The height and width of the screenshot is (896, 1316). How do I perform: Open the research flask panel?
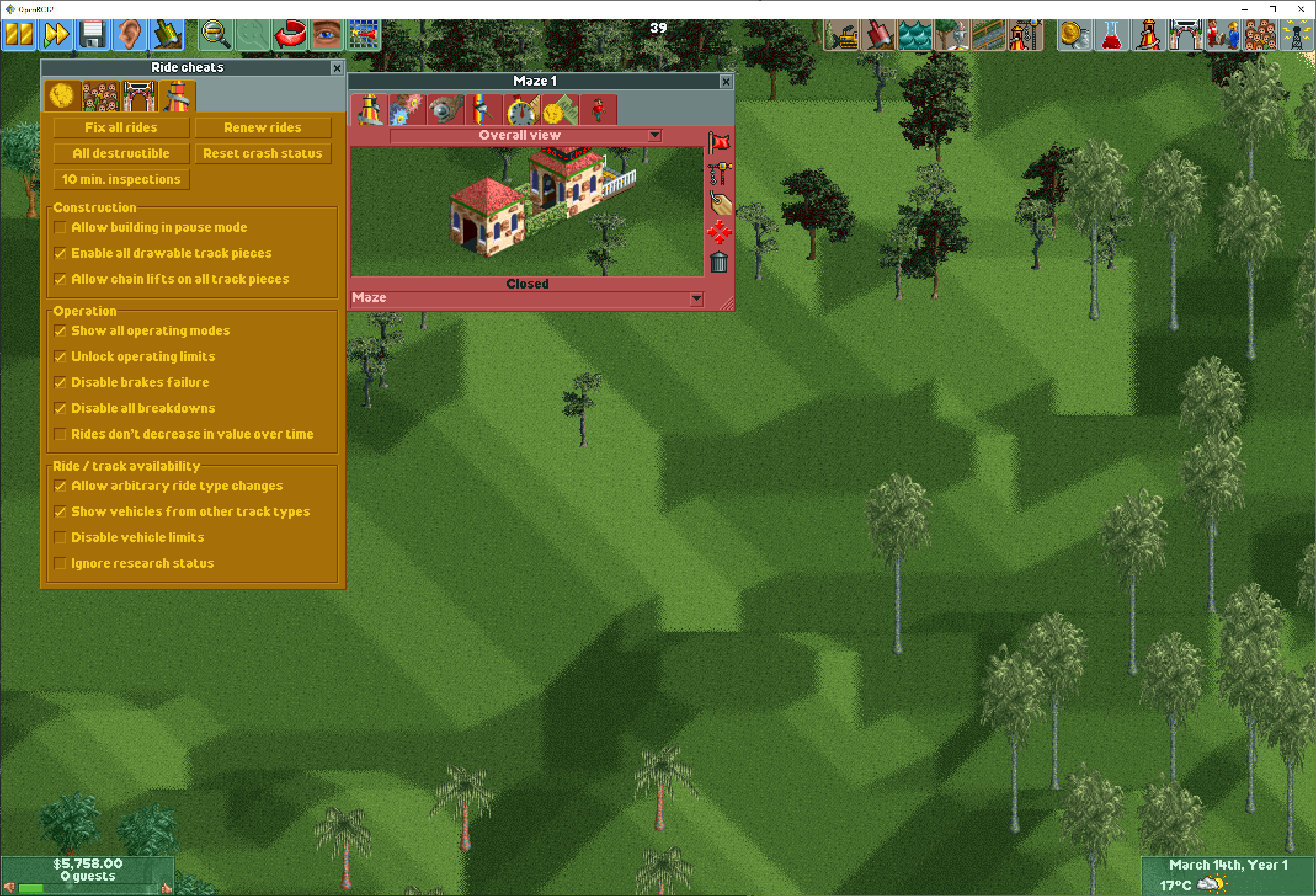(1112, 35)
